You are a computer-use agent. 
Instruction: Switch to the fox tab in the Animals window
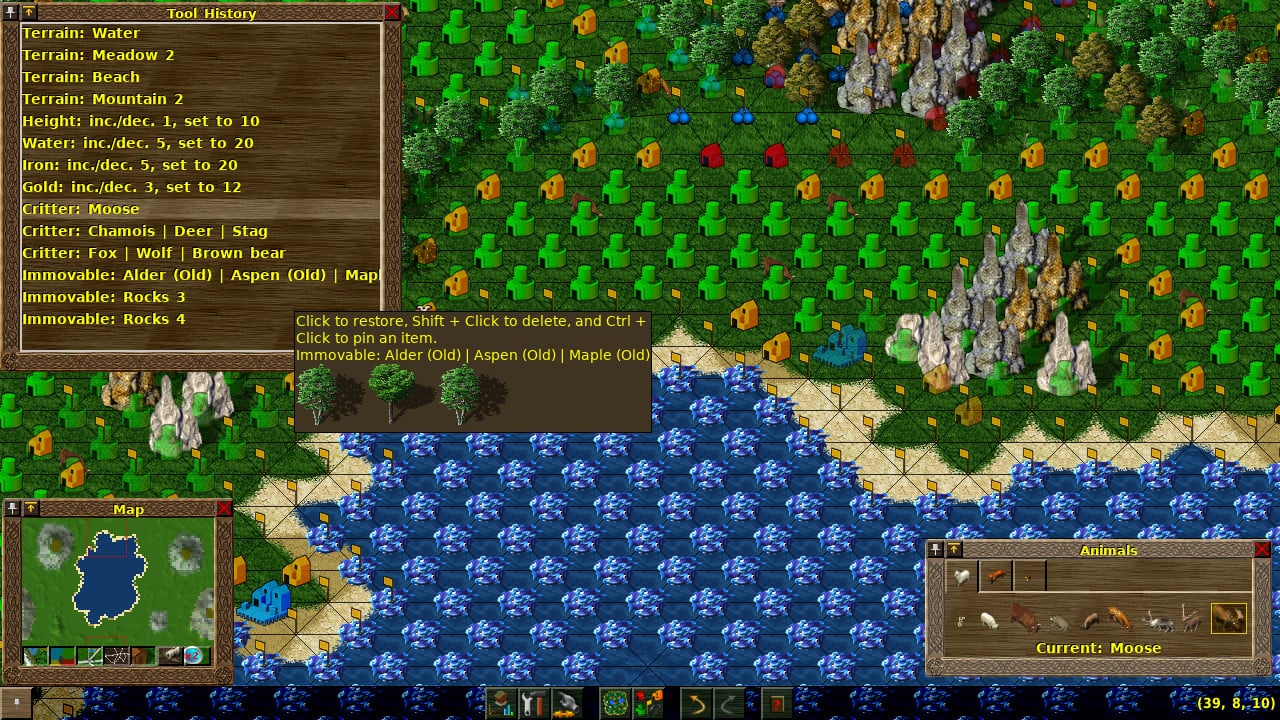995,573
